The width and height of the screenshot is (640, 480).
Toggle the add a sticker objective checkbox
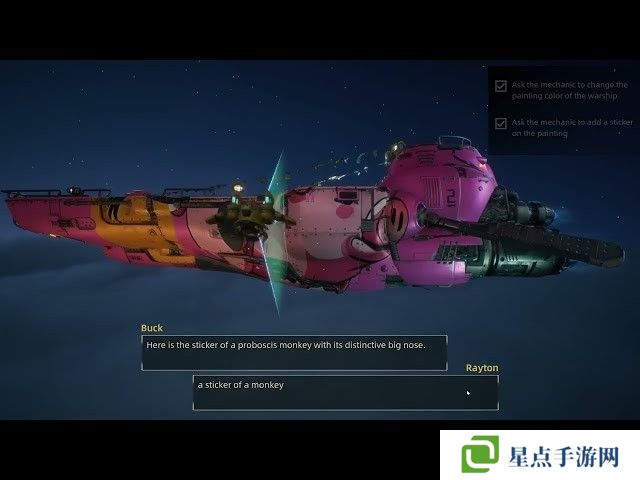(x=501, y=123)
